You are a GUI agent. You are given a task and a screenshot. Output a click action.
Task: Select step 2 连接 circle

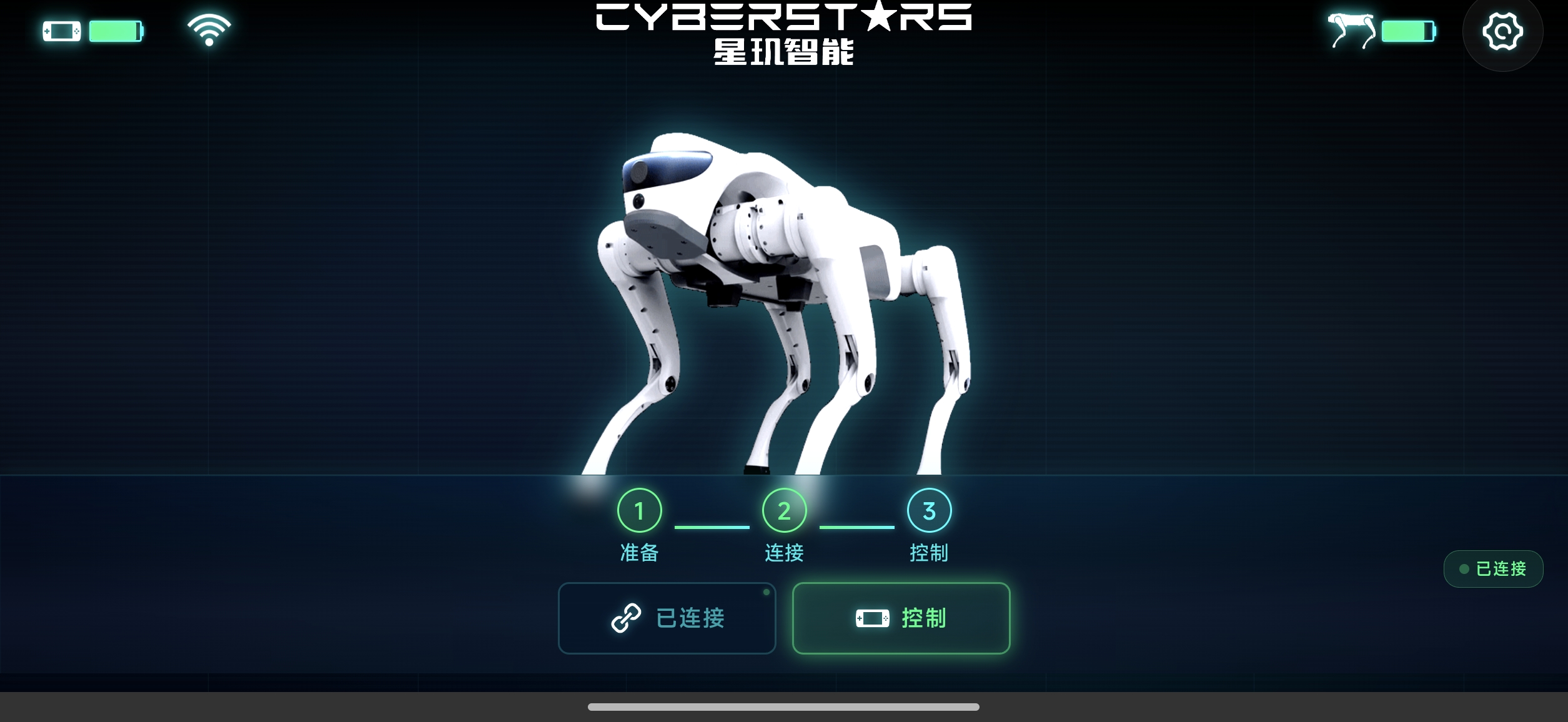click(783, 510)
